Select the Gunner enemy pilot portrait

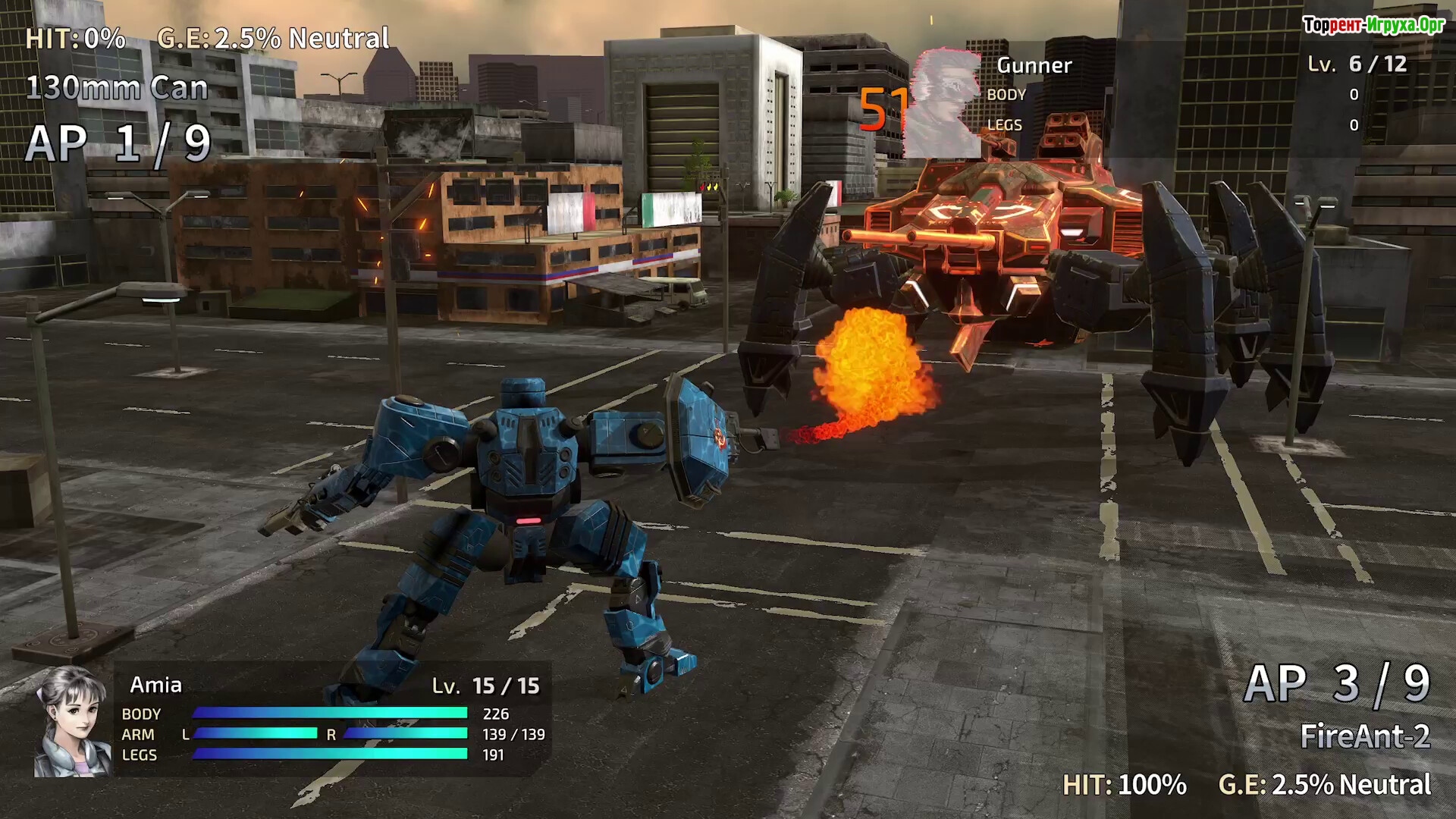click(x=945, y=103)
